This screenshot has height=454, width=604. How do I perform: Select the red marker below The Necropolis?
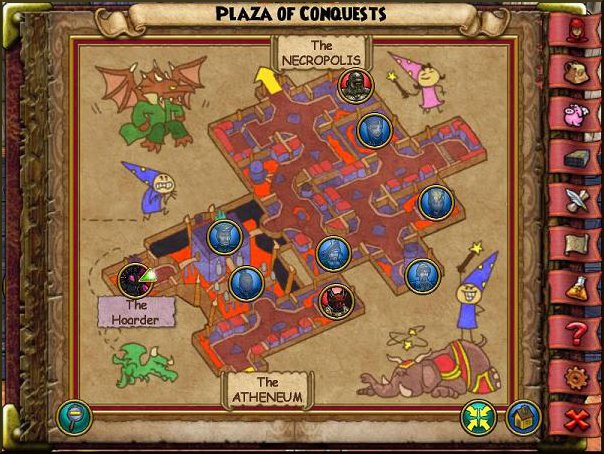tap(352, 86)
